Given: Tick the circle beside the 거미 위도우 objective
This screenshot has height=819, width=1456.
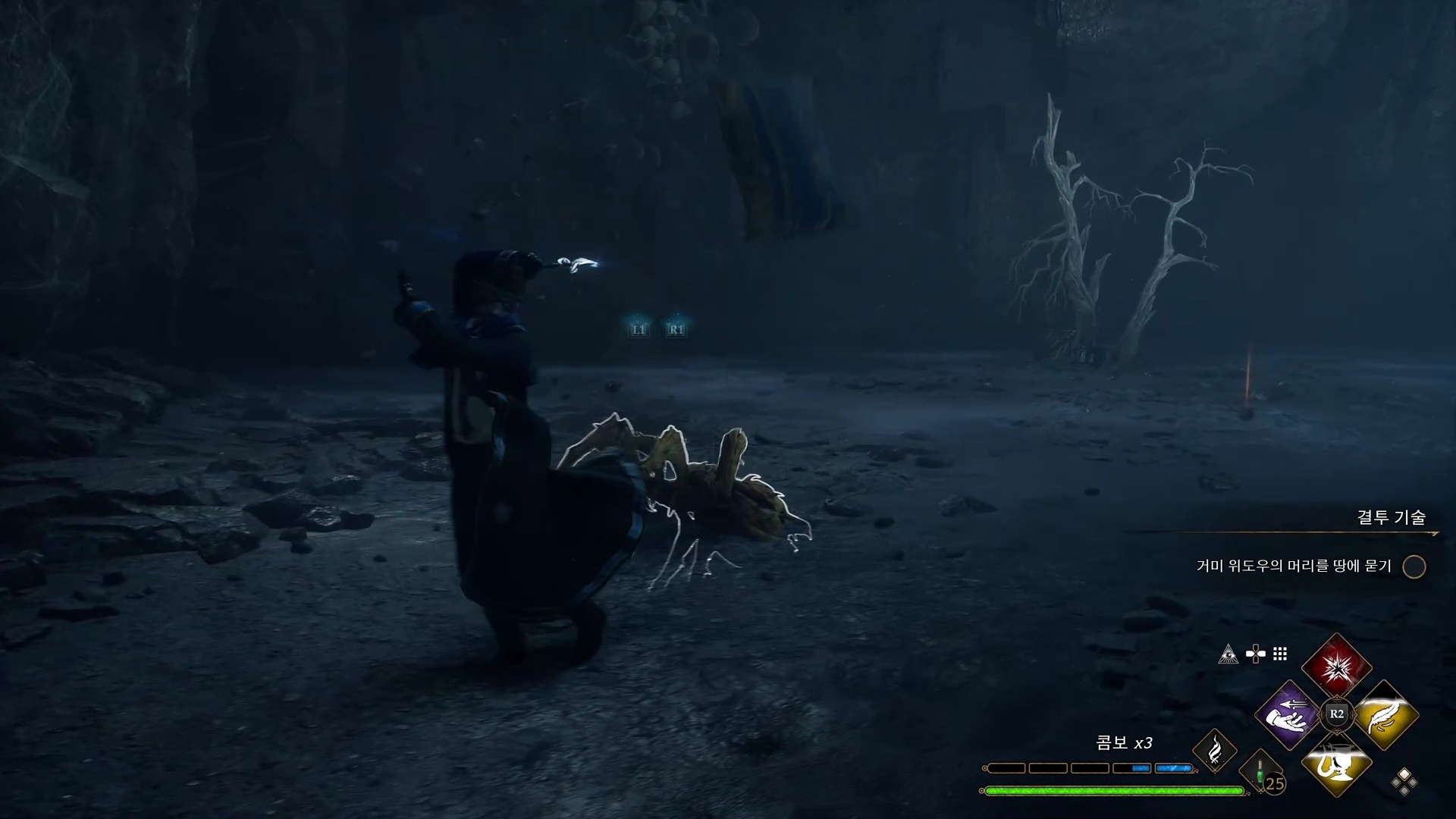Looking at the screenshot, I should pyautogui.click(x=1414, y=566).
